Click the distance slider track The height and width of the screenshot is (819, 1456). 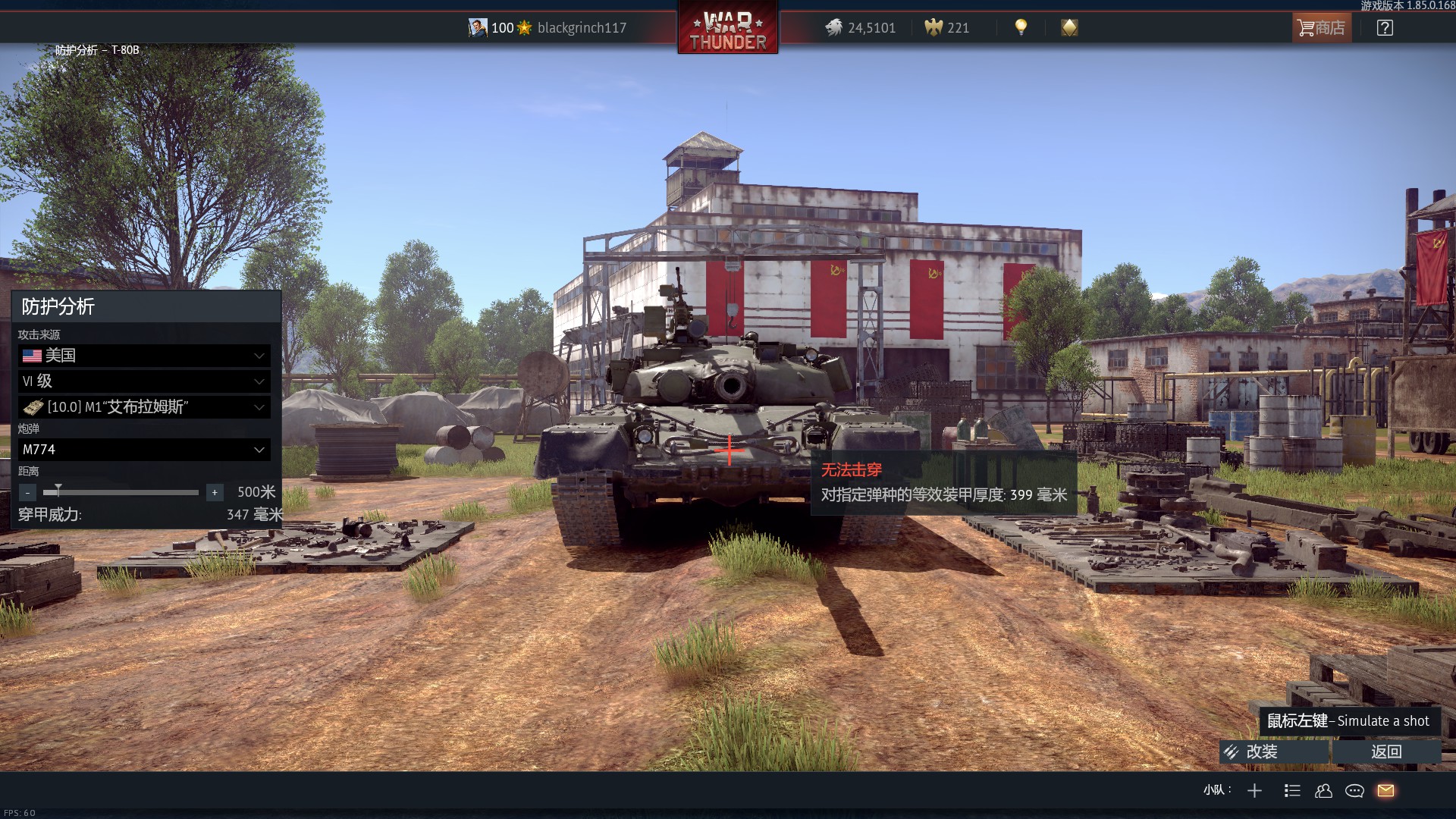121,493
